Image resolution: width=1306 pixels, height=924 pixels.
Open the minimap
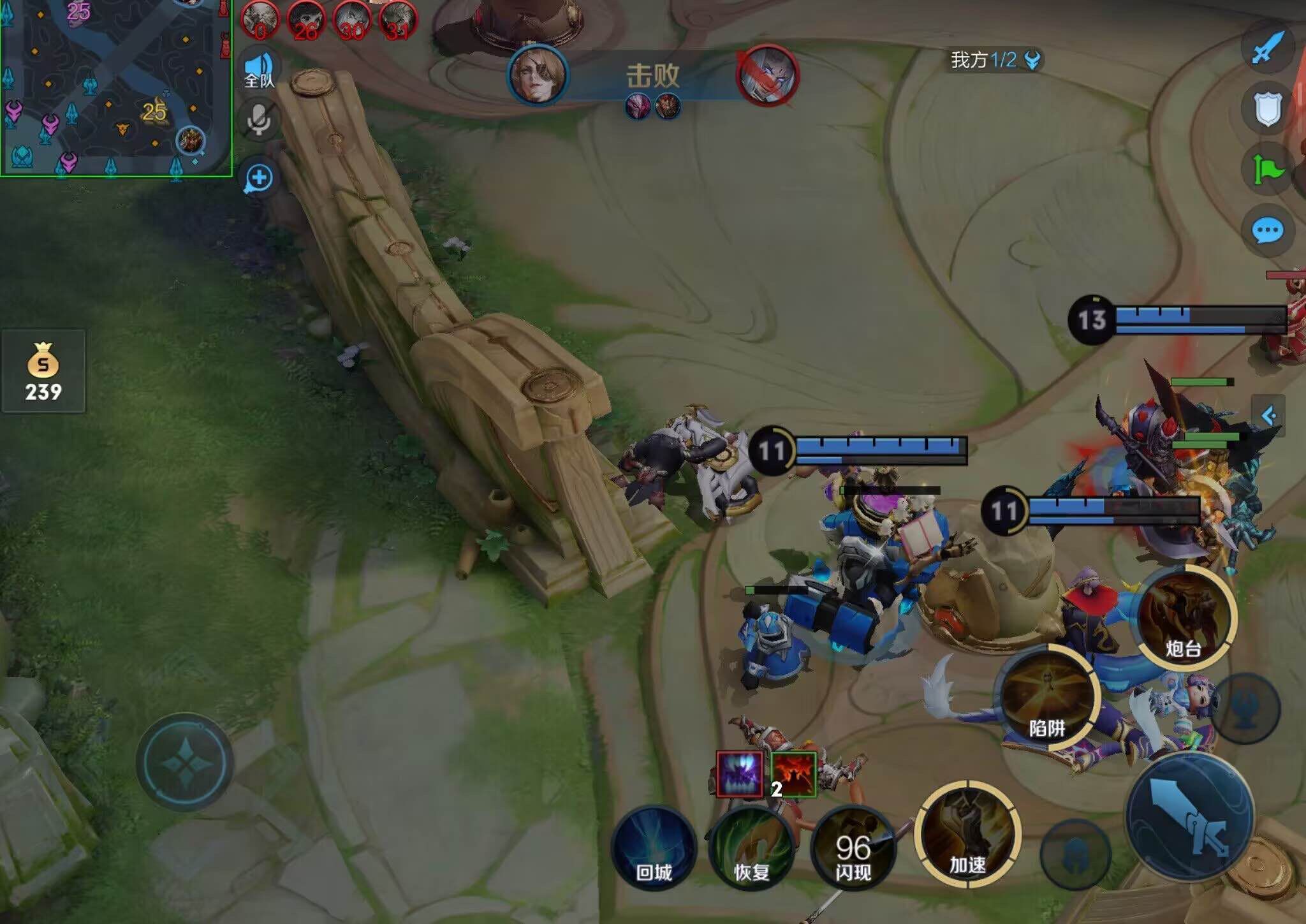click(x=115, y=87)
